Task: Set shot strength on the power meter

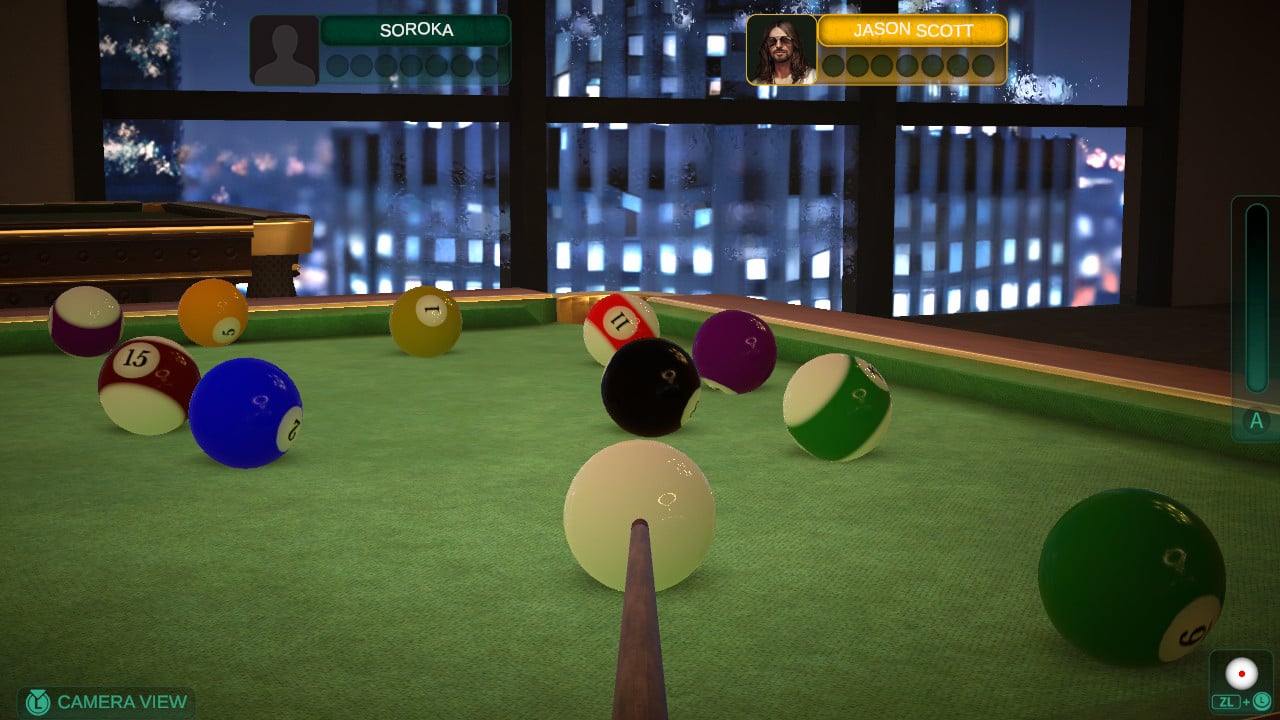Action: pos(1256,300)
